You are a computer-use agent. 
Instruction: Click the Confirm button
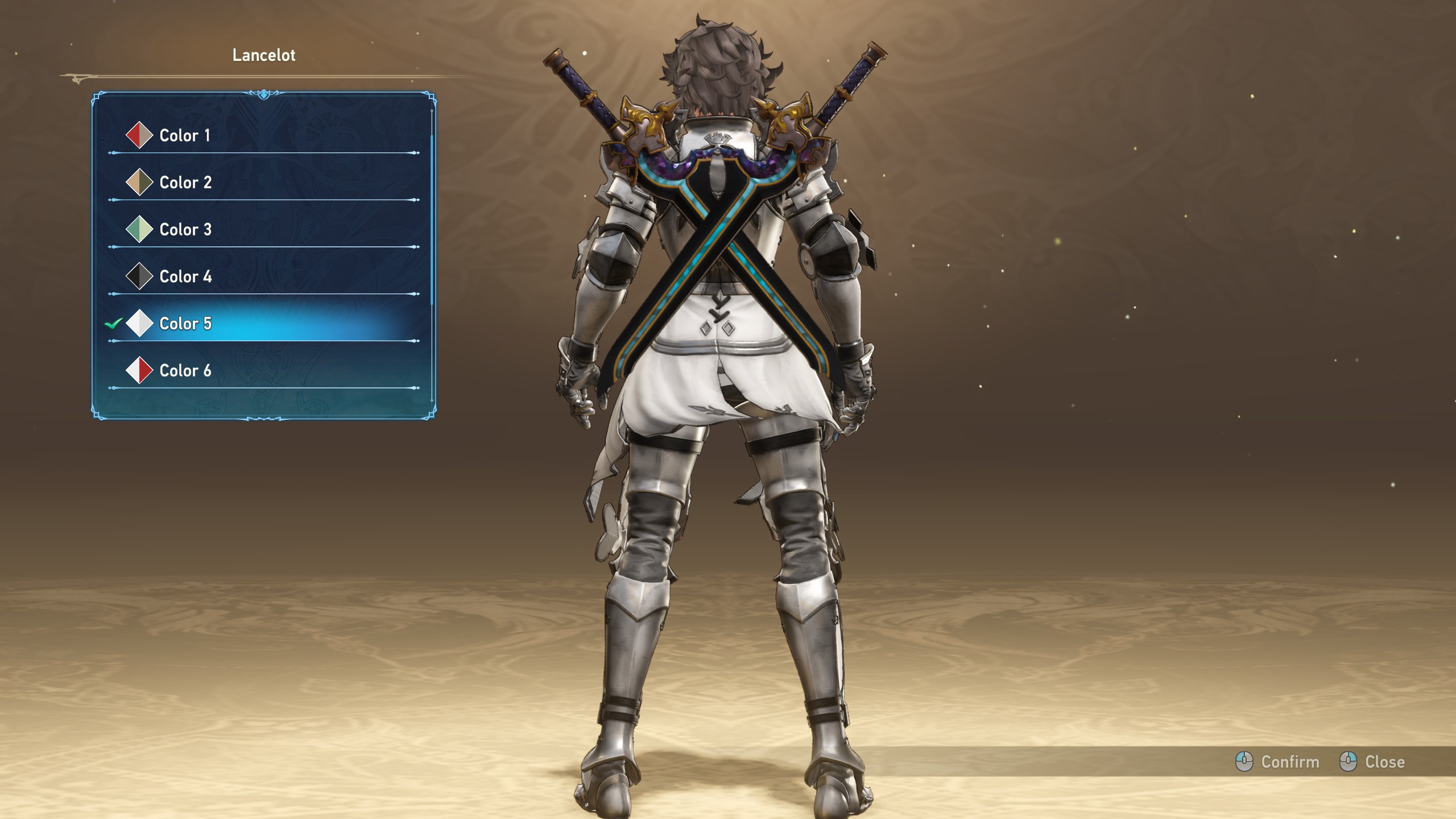[x=1278, y=762]
